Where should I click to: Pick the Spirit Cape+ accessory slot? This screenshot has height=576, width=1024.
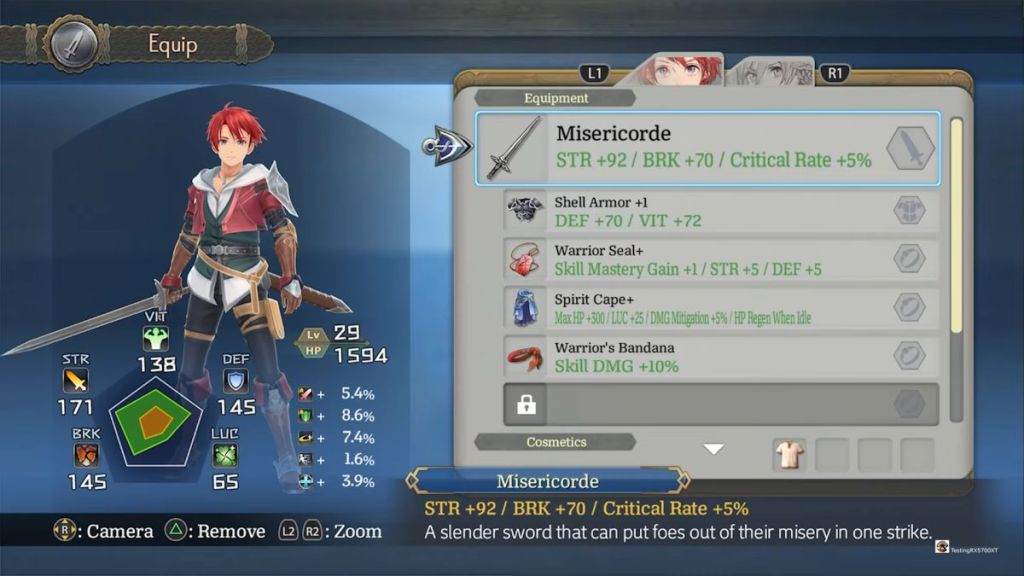pyautogui.click(x=721, y=308)
